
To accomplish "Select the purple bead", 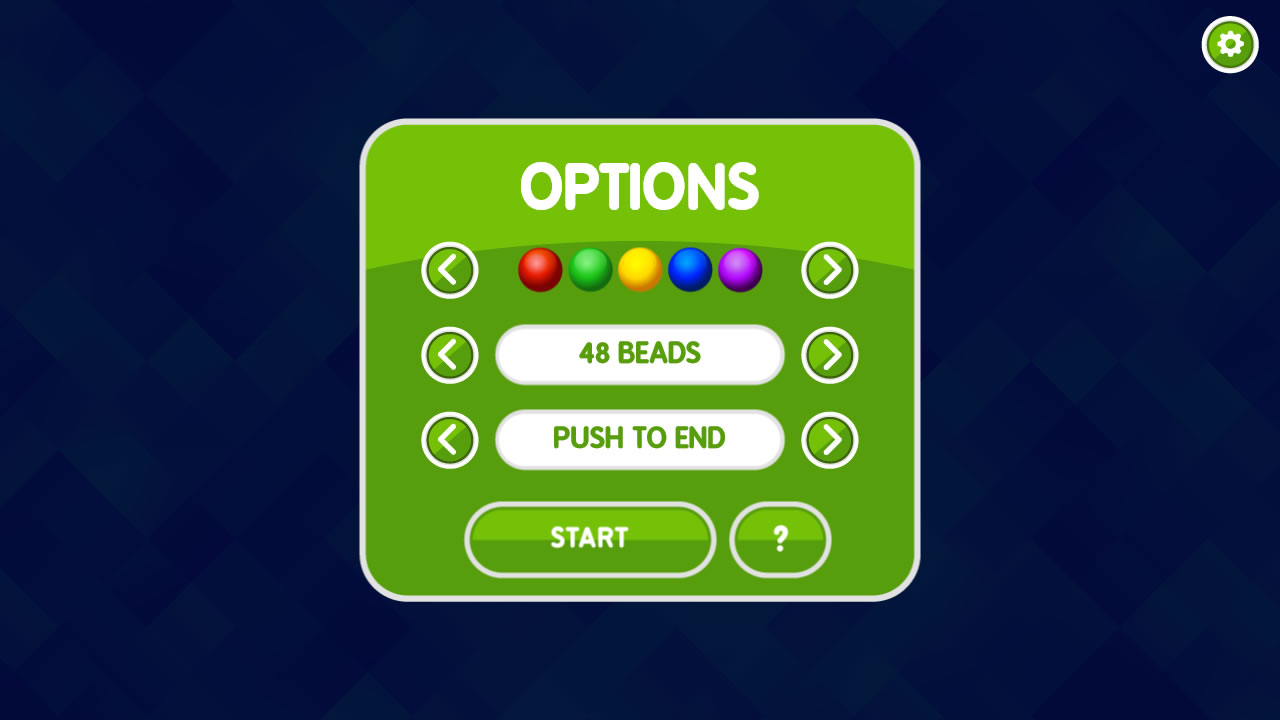I will point(740,269).
